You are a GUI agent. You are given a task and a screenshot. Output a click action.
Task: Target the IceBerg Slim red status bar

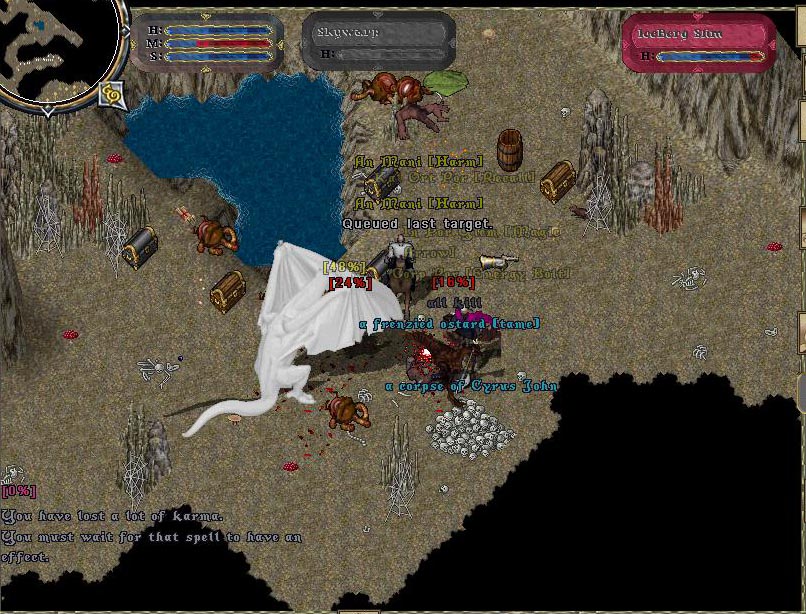[698, 43]
